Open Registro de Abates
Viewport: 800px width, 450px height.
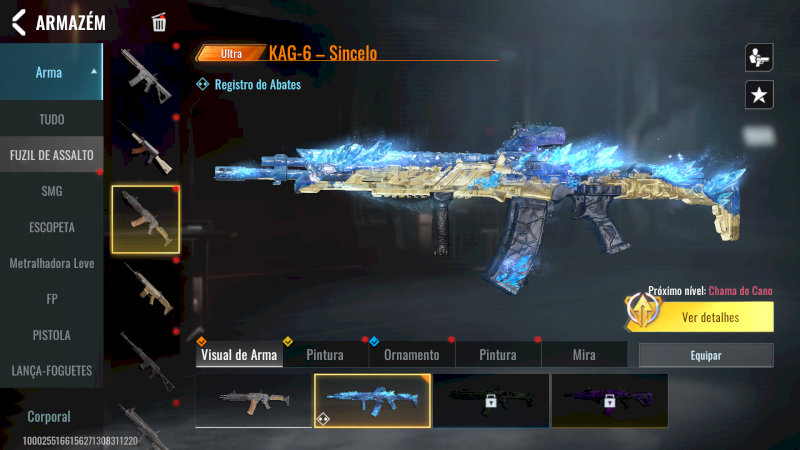pyautogui.click(x=256, y=85)
